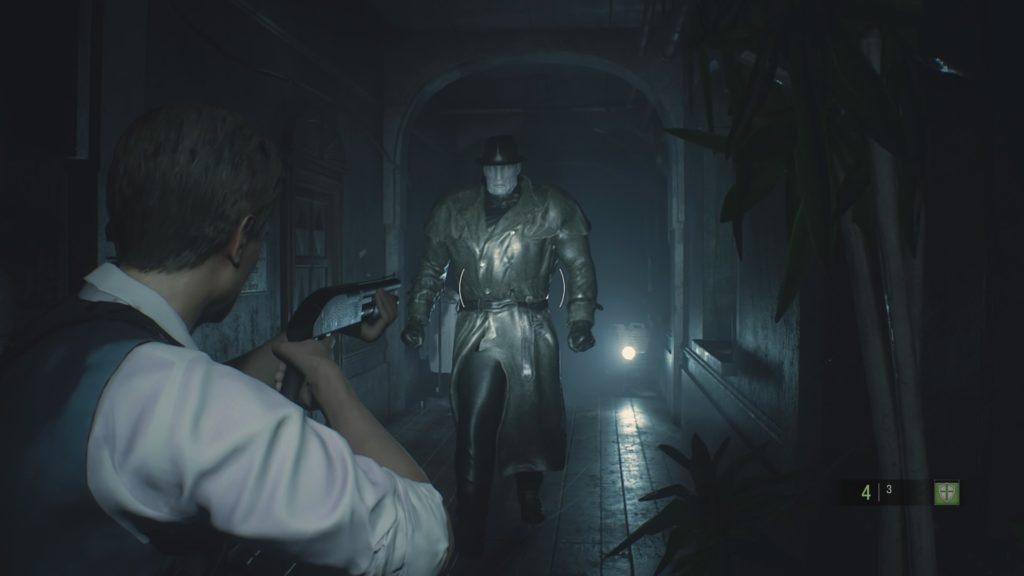Click the green shield cross HUD icon
The image size is (1024, 576).
[946, 492]
